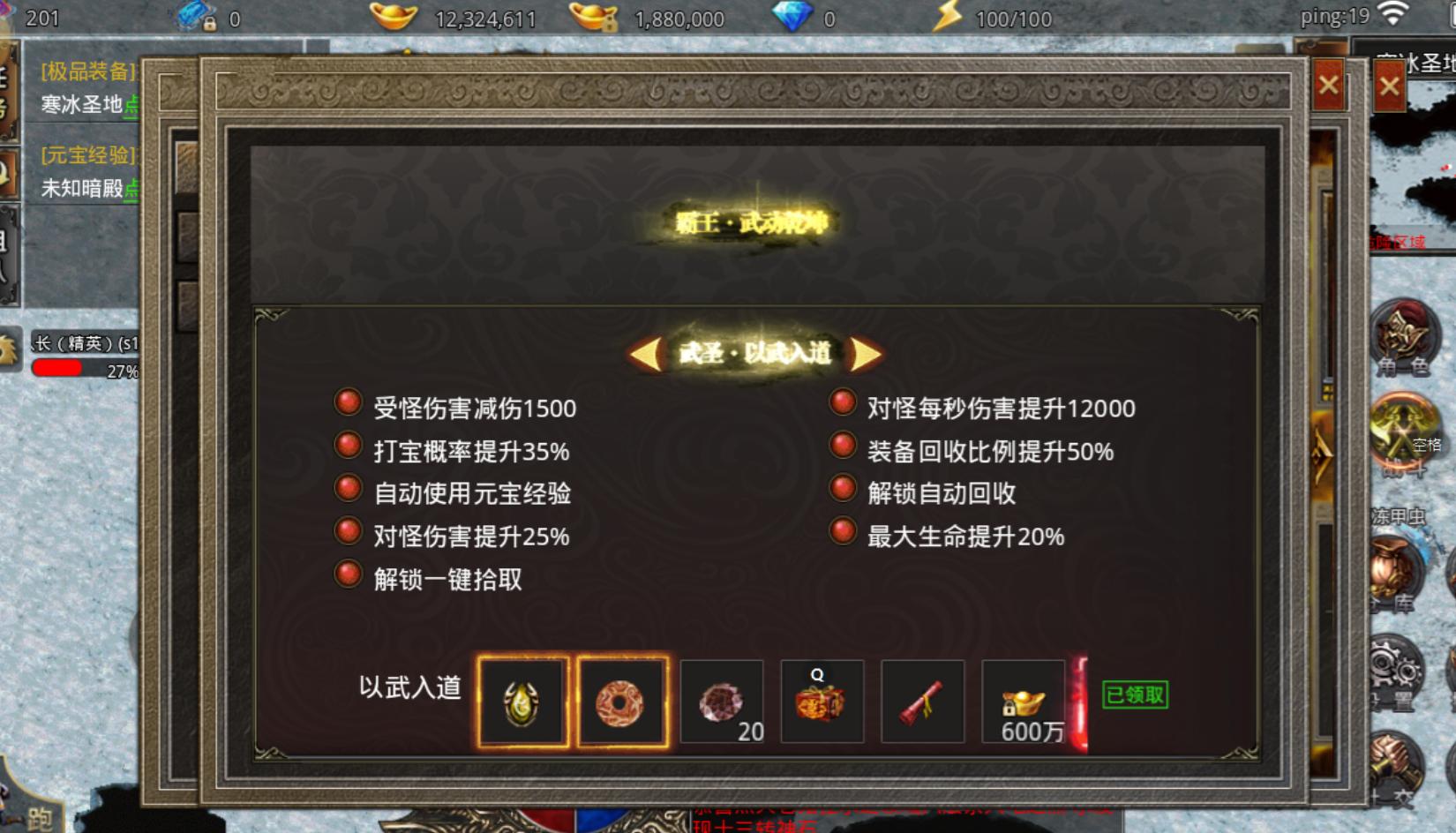
Task: Click the right arrow beside 武圣·以武入道
Action: point(865,352)
